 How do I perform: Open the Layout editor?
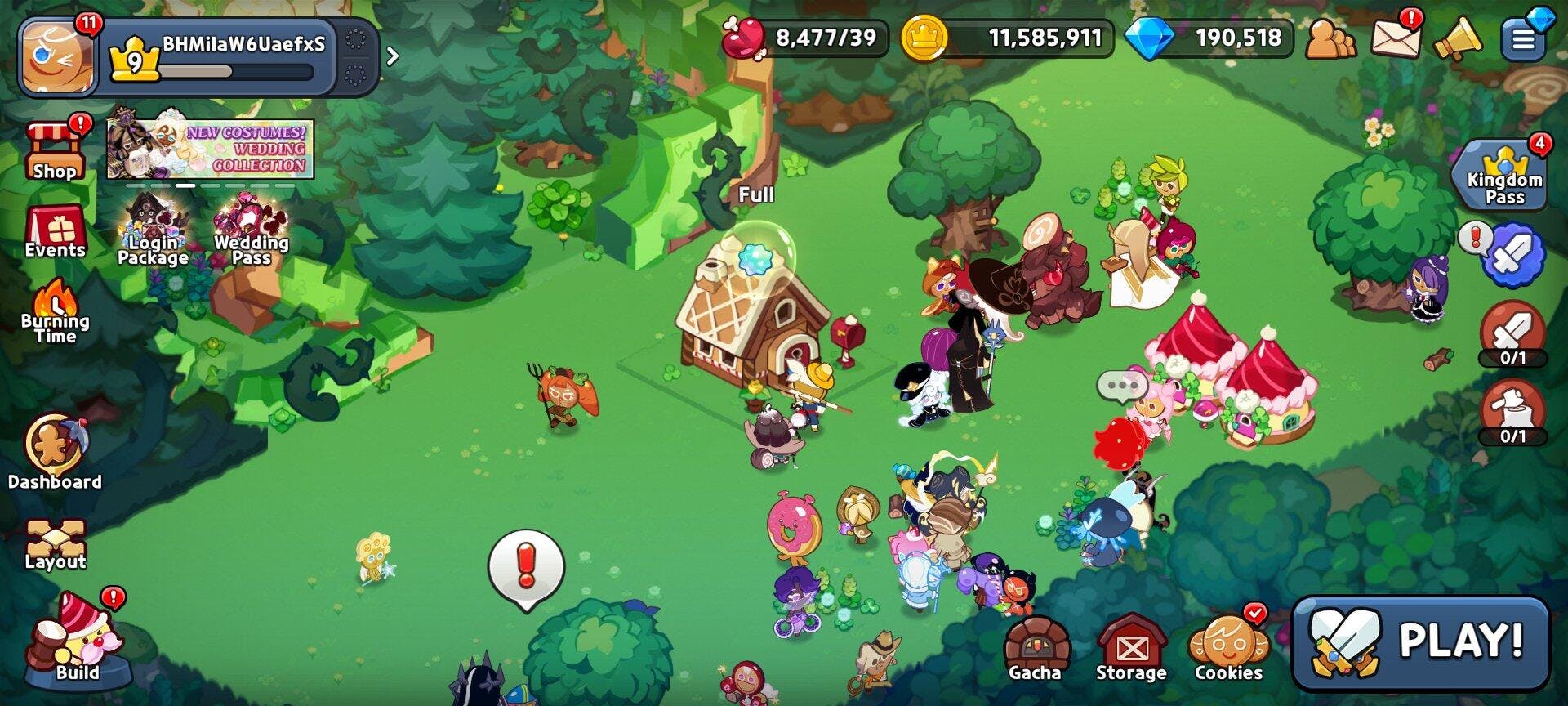coord(55,543)
